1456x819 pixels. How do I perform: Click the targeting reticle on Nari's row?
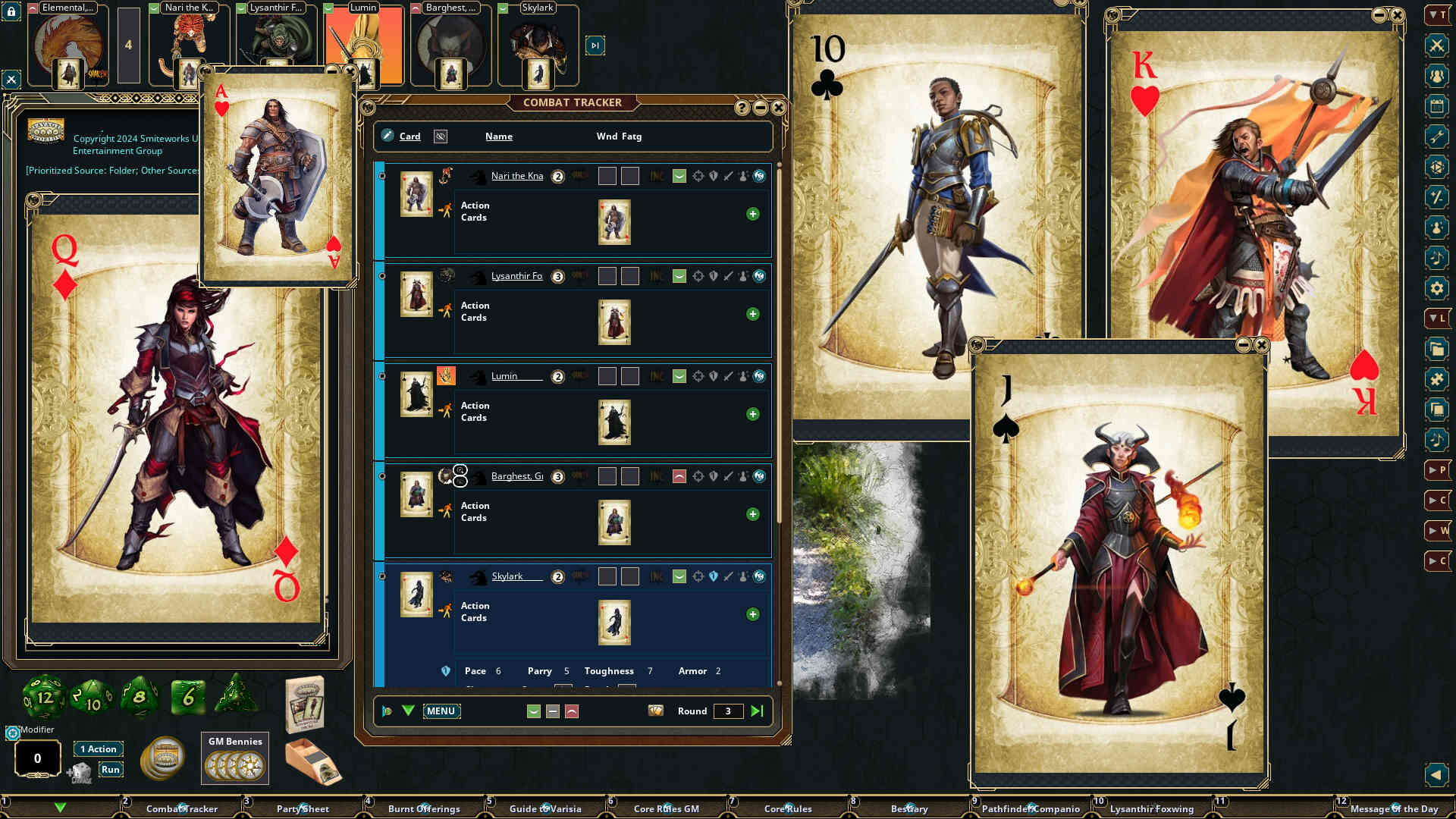(x=697, y=175)
